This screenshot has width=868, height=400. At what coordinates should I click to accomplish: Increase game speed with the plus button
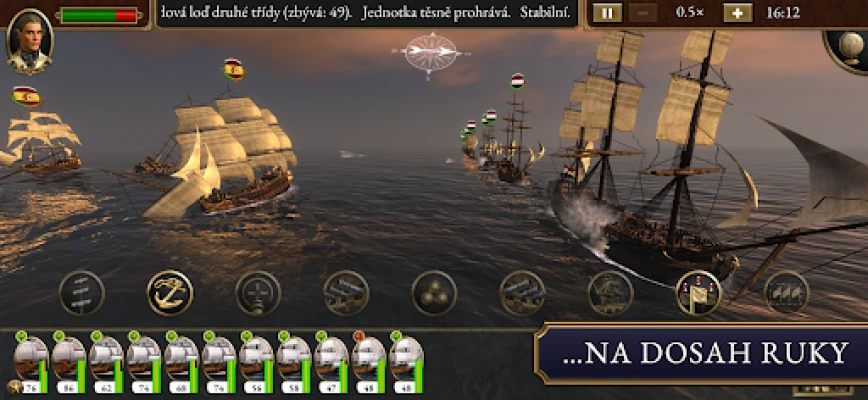(737, 13)
